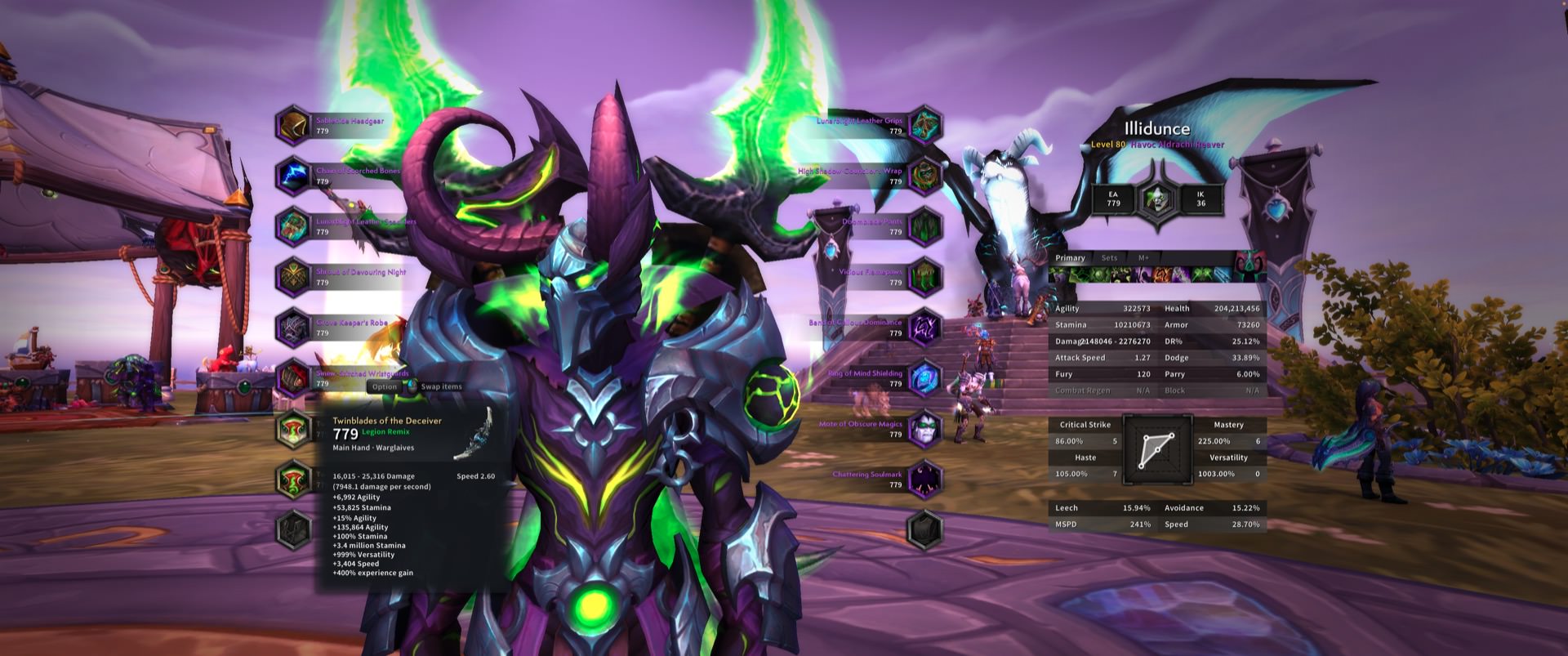Show the Primary stats tab

[x=1070, y=258]
